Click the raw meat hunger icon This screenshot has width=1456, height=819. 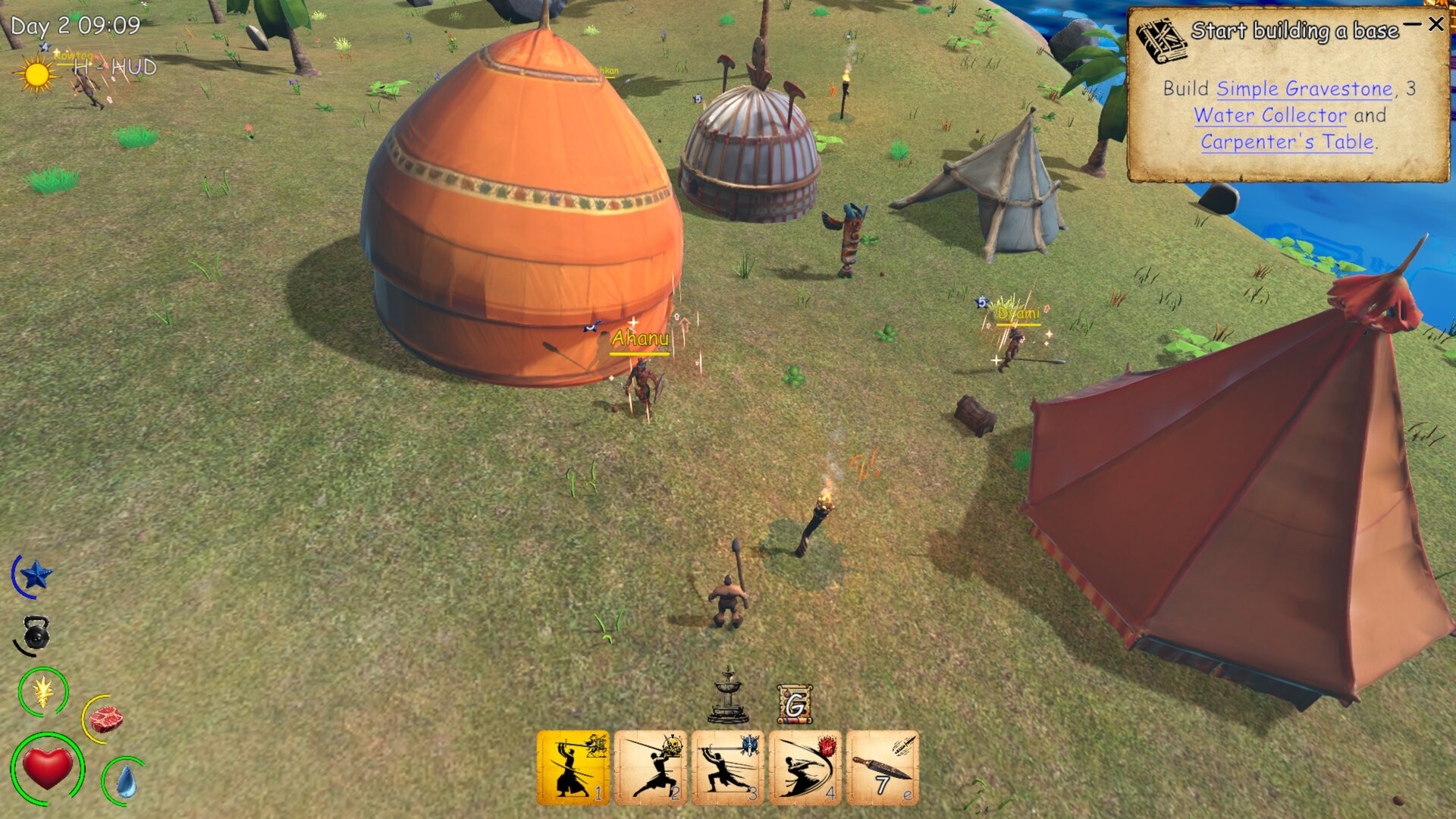click(105, 718)
